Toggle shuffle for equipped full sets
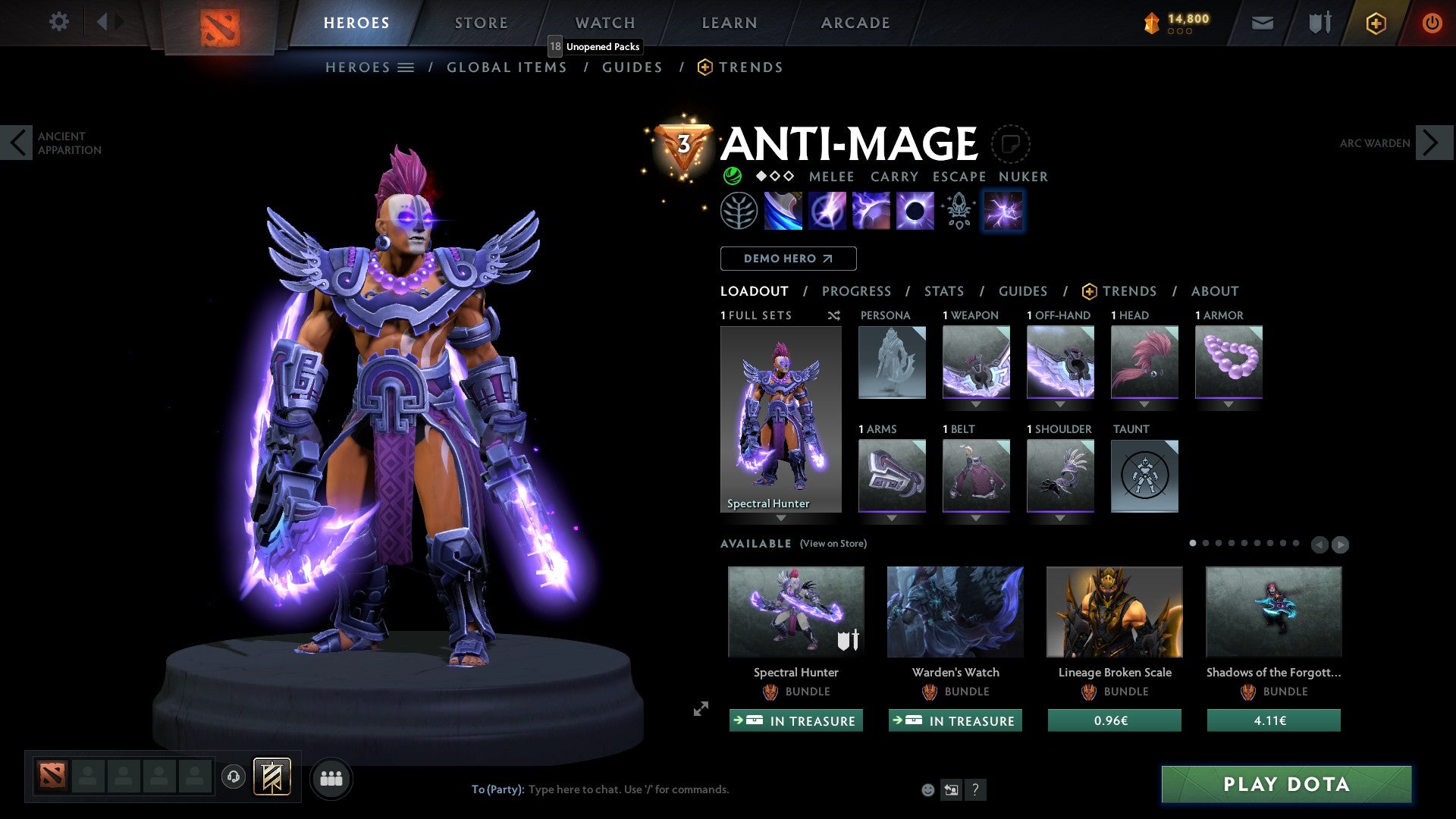 click(833, 315)
